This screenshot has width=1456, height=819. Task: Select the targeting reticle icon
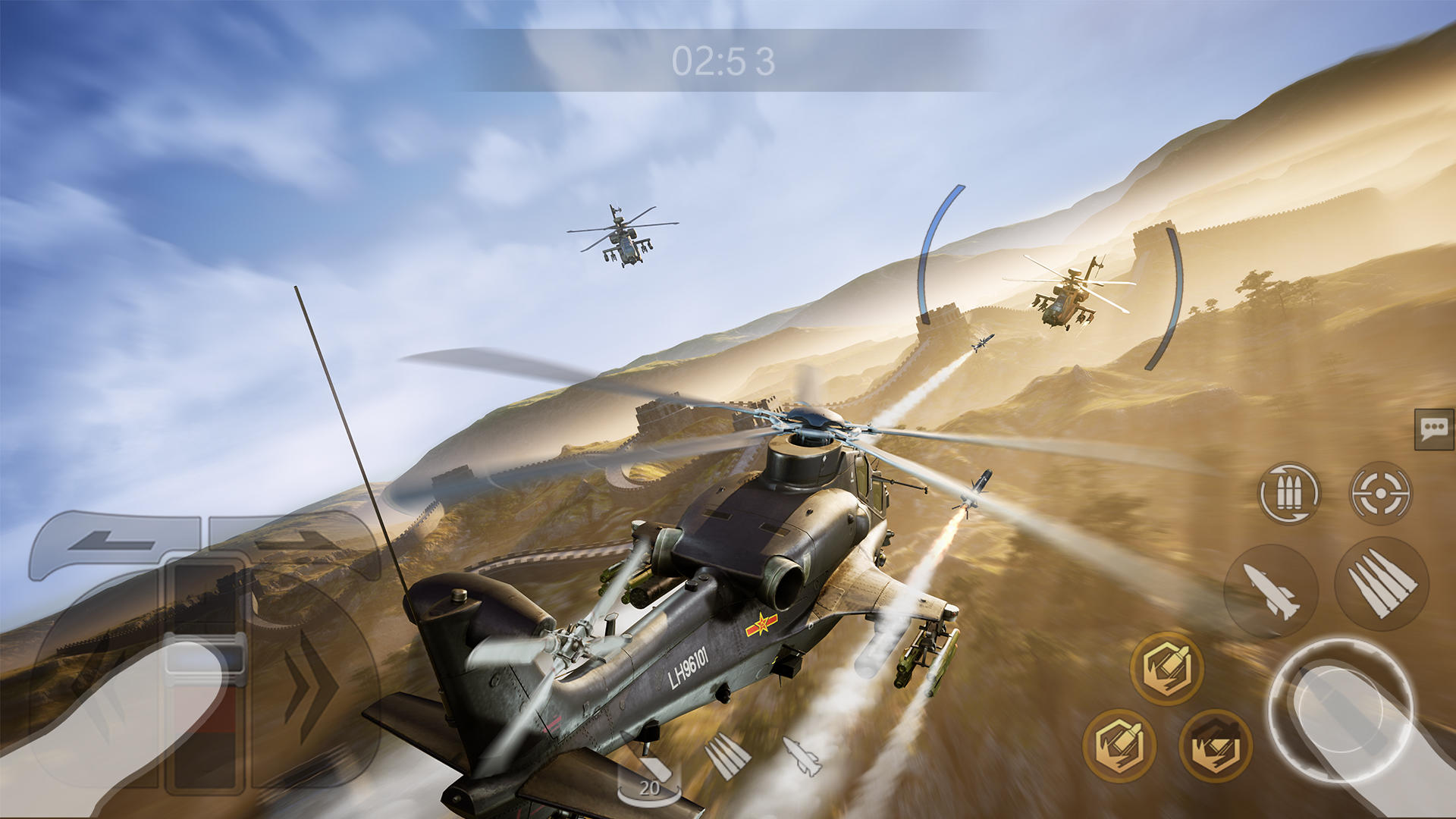coord(1380,492)
